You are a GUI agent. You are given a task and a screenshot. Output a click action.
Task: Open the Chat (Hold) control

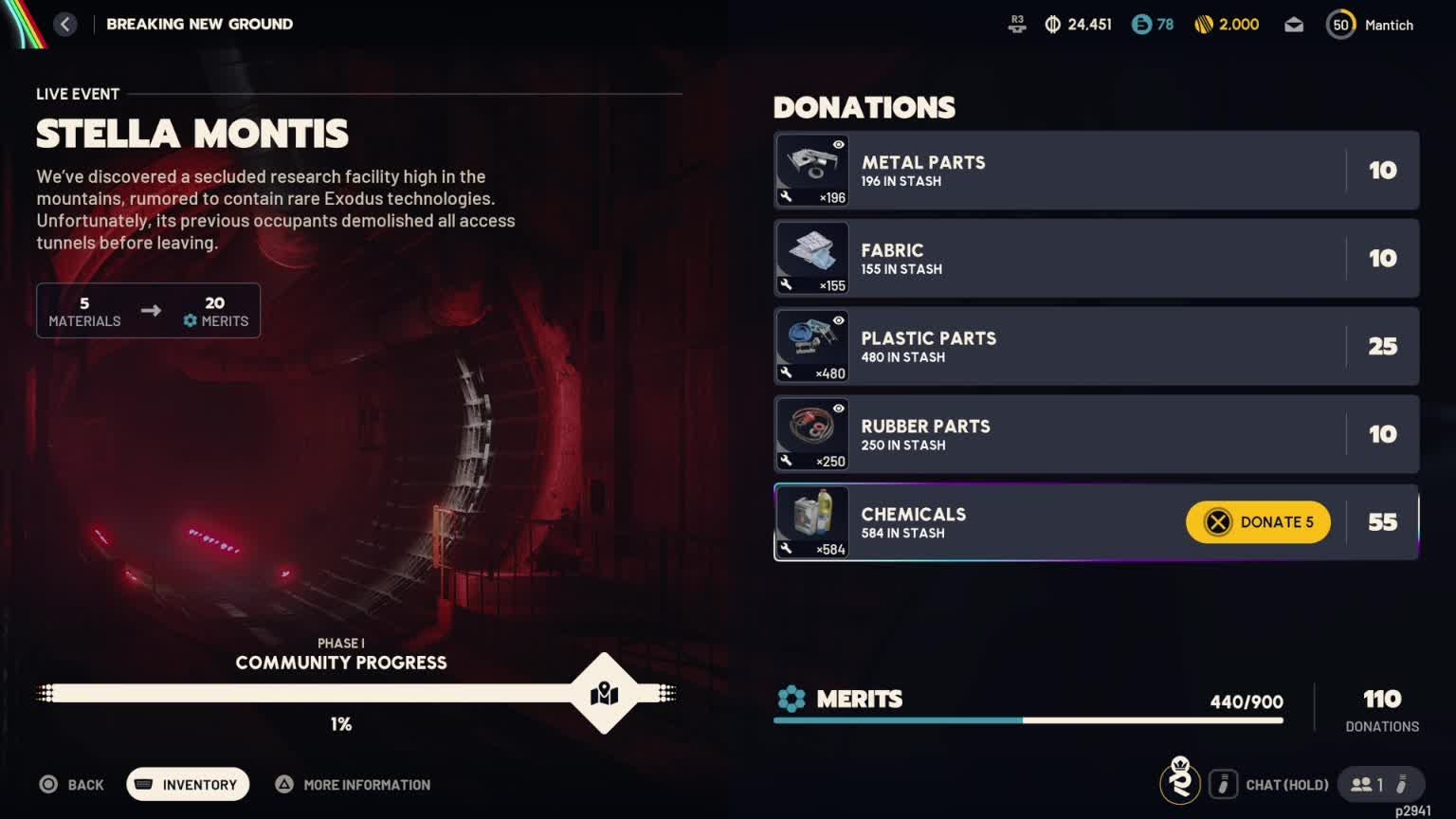(1270, 785)
